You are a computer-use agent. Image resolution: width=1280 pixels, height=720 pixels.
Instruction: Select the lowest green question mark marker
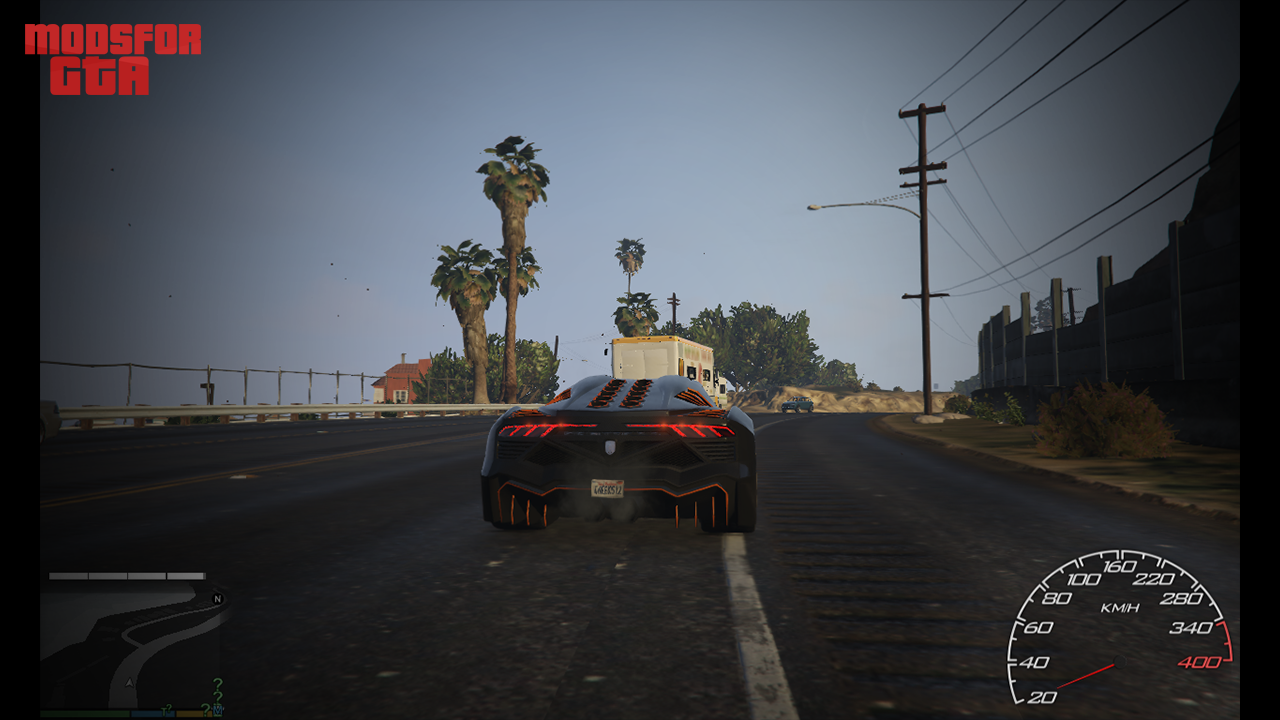pos(205,708)
